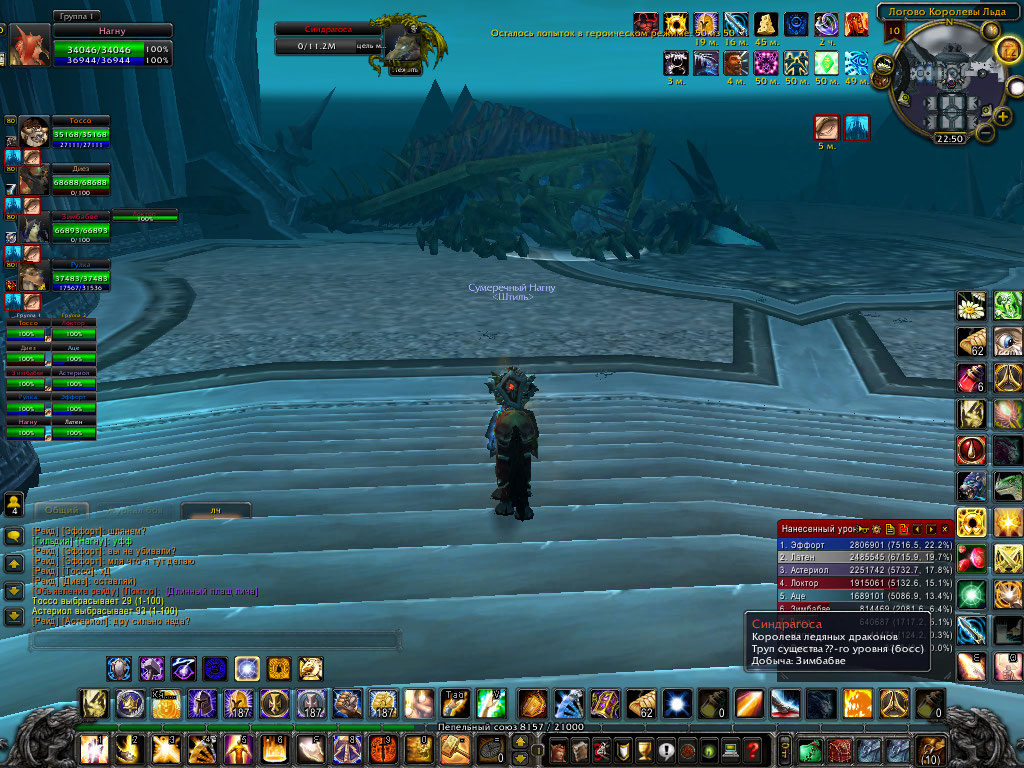The height and width of the screenshot is (768, 1024).
Task: Switch to the ЛЧ chat tab
Action: tap(215, 511)
